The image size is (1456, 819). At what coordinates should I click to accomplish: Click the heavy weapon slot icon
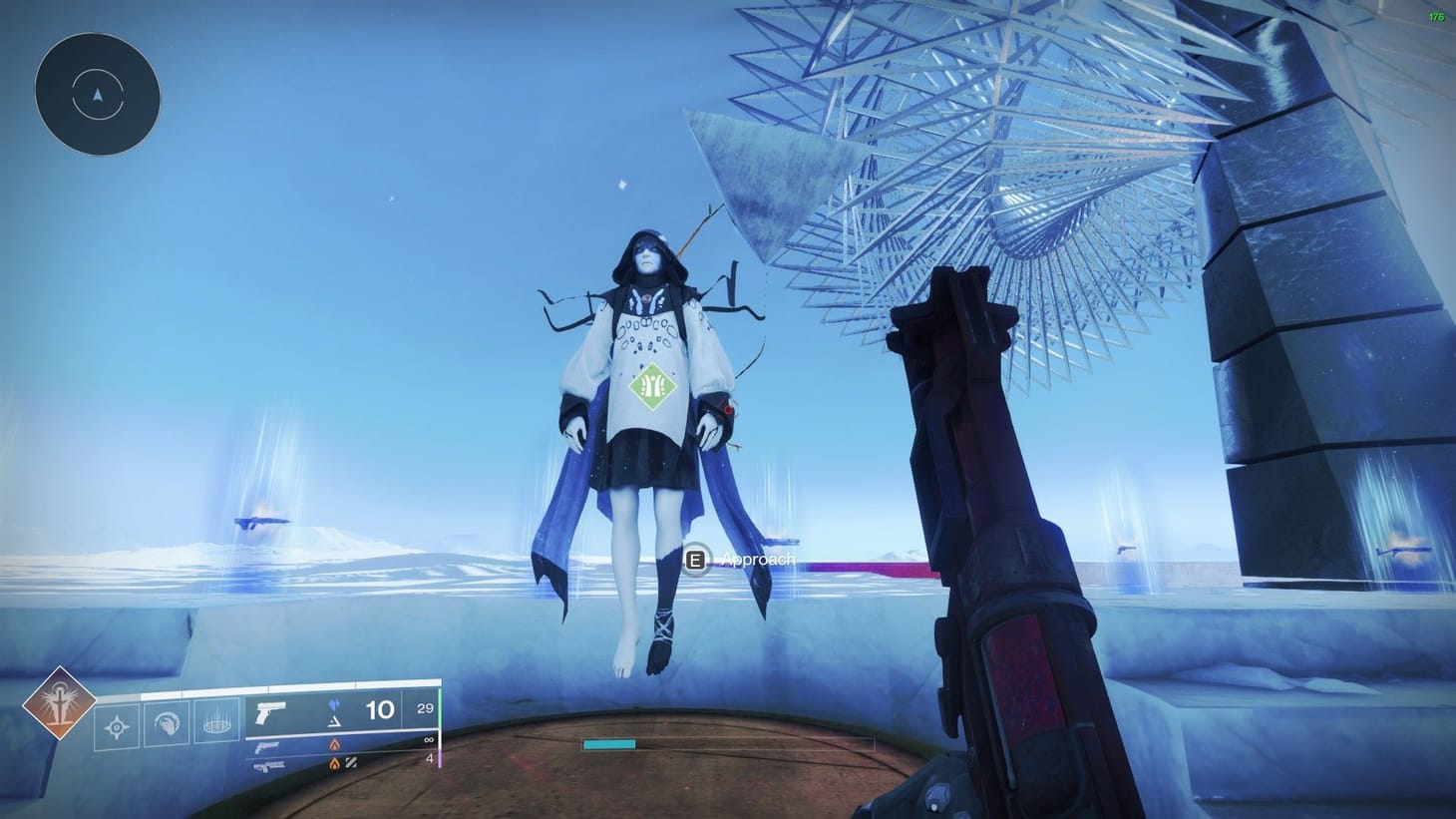267,768
